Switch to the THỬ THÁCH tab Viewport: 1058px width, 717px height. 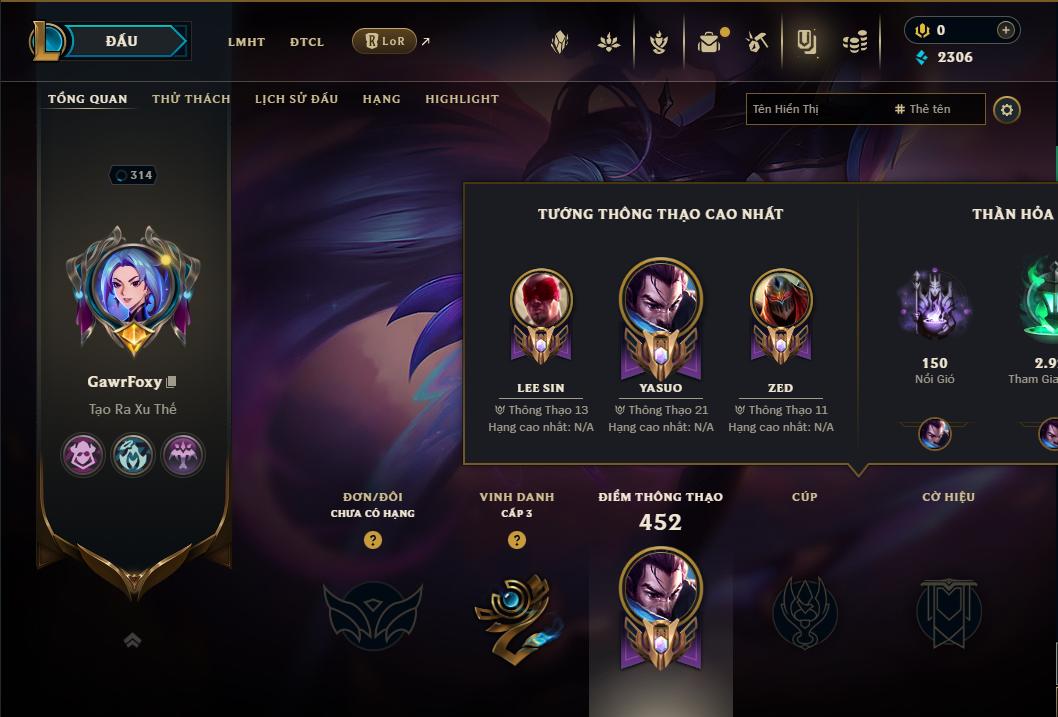pos(191,99)
